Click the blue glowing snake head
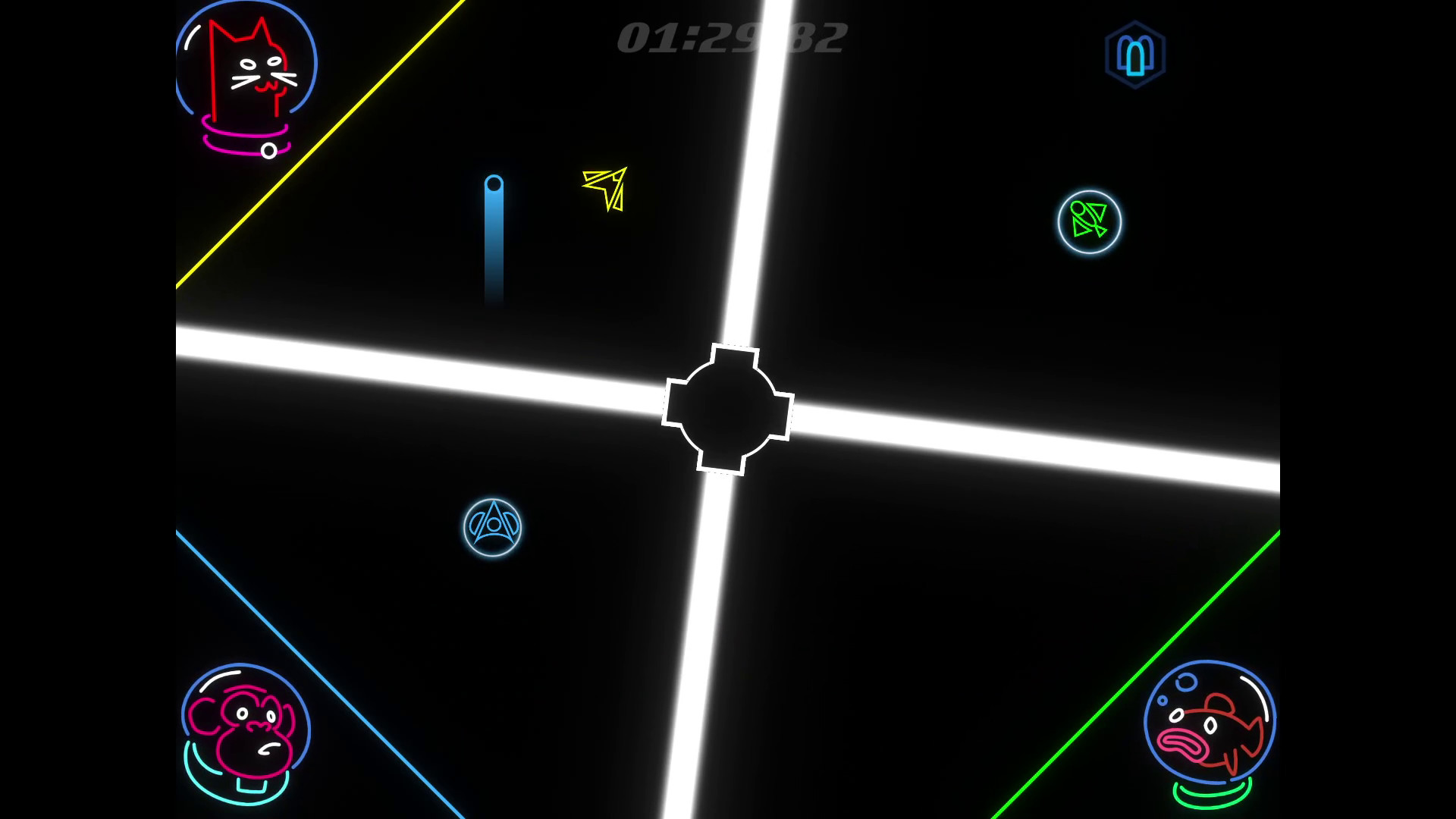 tap(495, 184)
